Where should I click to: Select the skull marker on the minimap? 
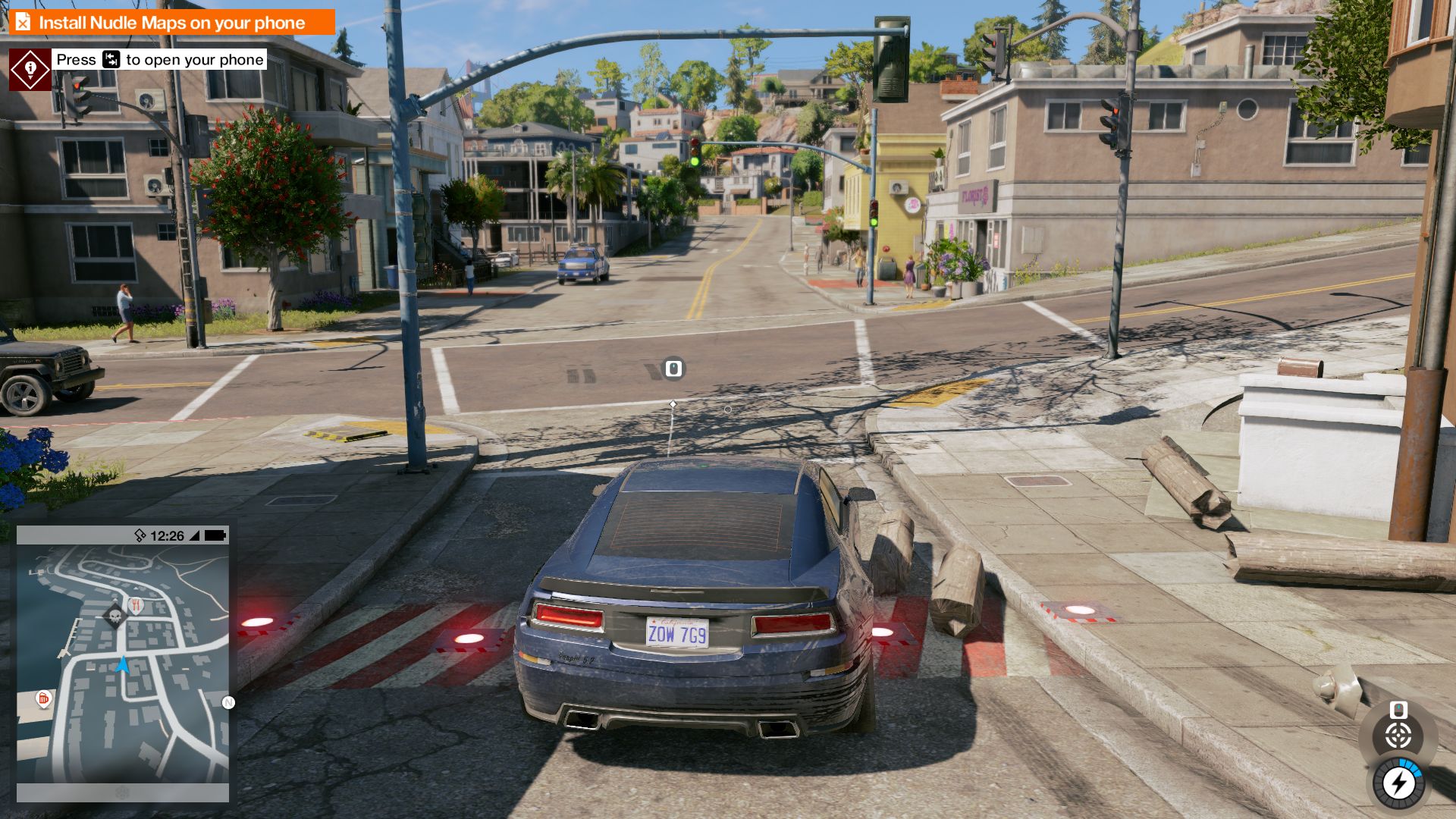[x=115, y=615]
